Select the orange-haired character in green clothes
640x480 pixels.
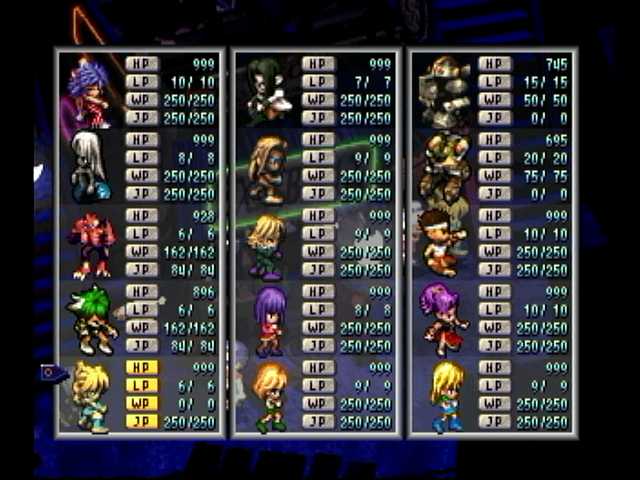point(269,396)
